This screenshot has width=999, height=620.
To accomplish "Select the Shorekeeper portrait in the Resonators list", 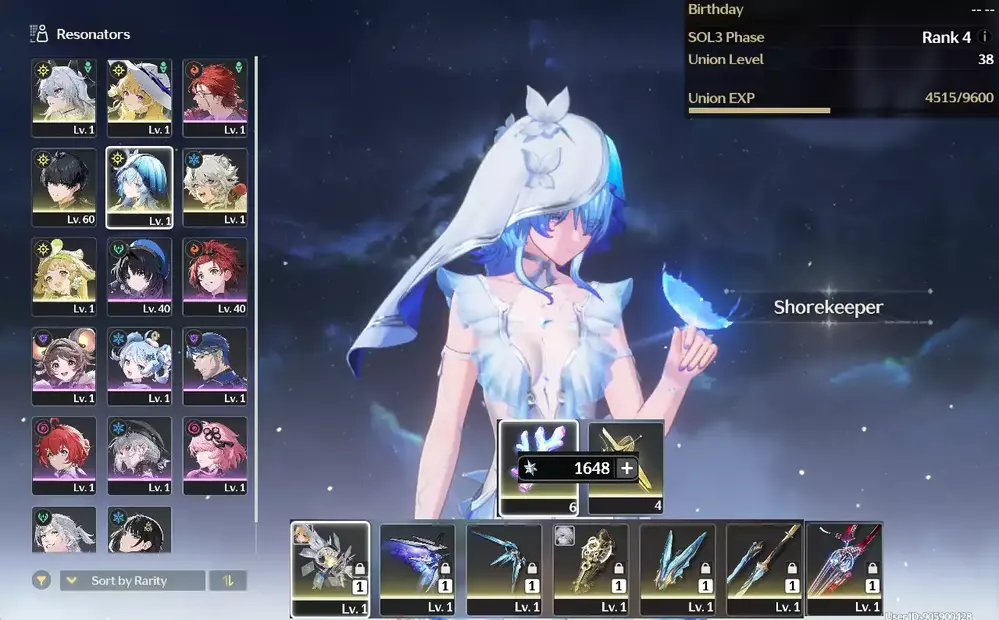I will 139,186.
